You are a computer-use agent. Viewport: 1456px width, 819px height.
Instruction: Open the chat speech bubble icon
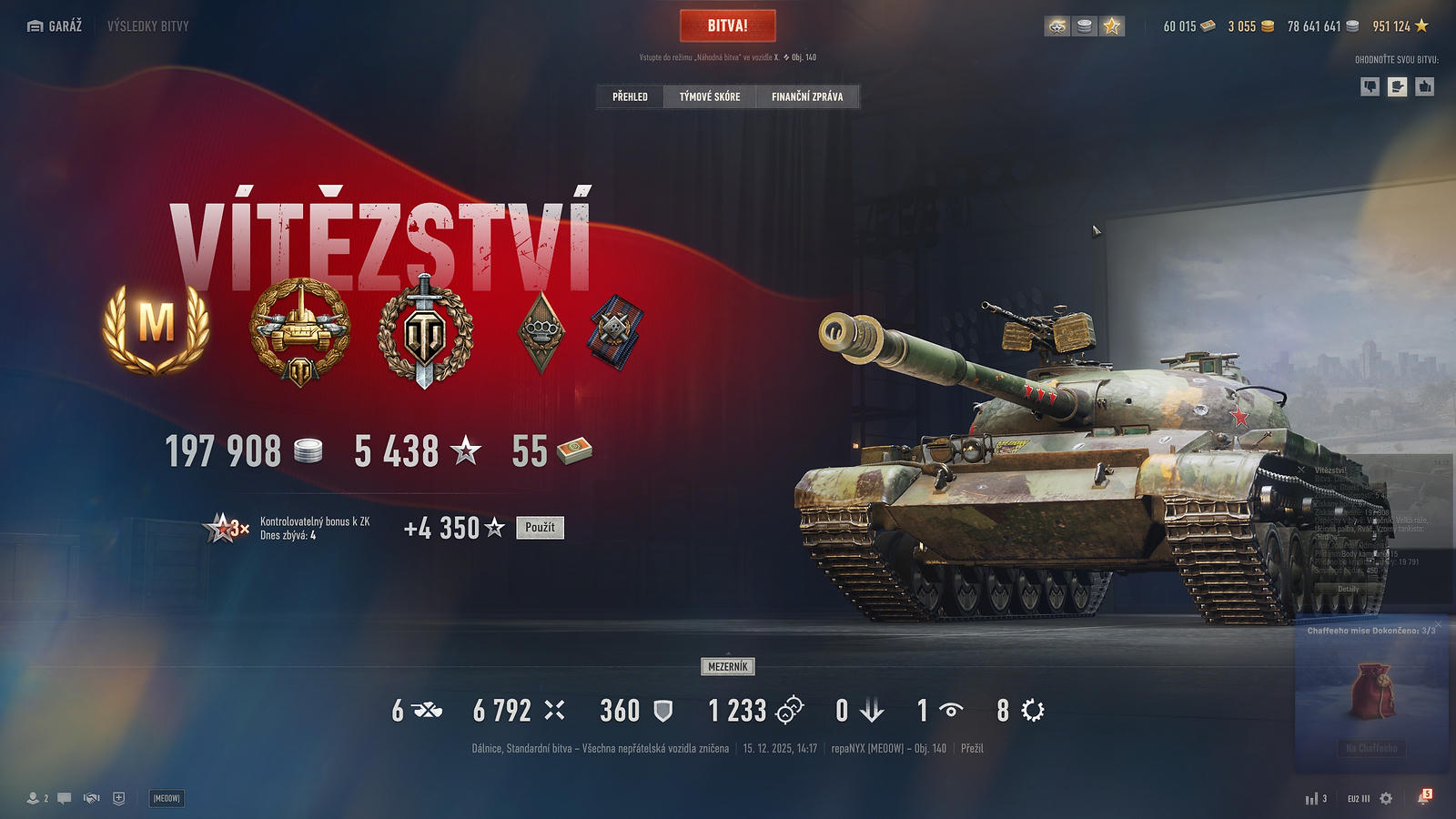(x=65, y=798)
